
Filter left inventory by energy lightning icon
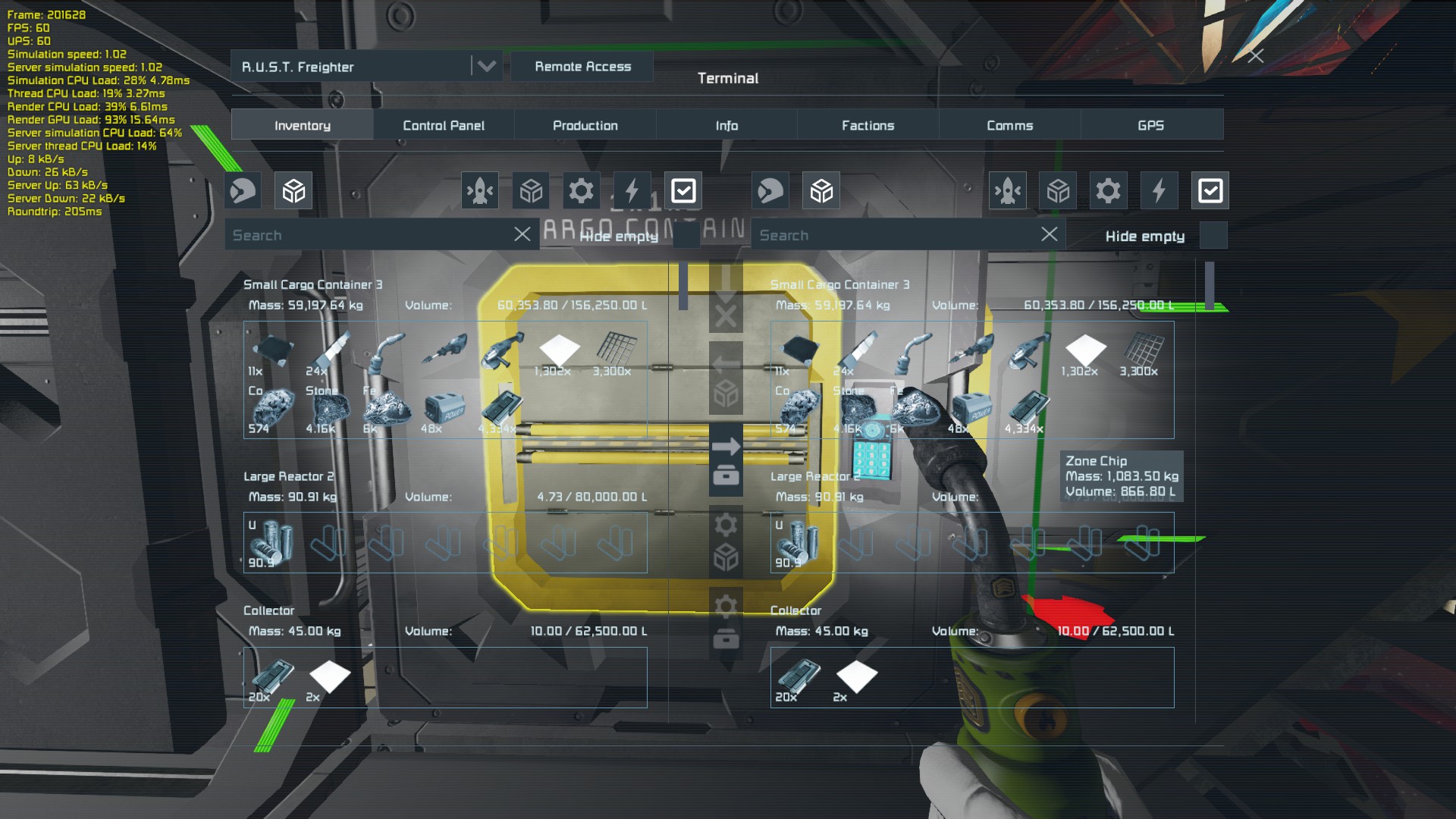[x=632, y=190]
